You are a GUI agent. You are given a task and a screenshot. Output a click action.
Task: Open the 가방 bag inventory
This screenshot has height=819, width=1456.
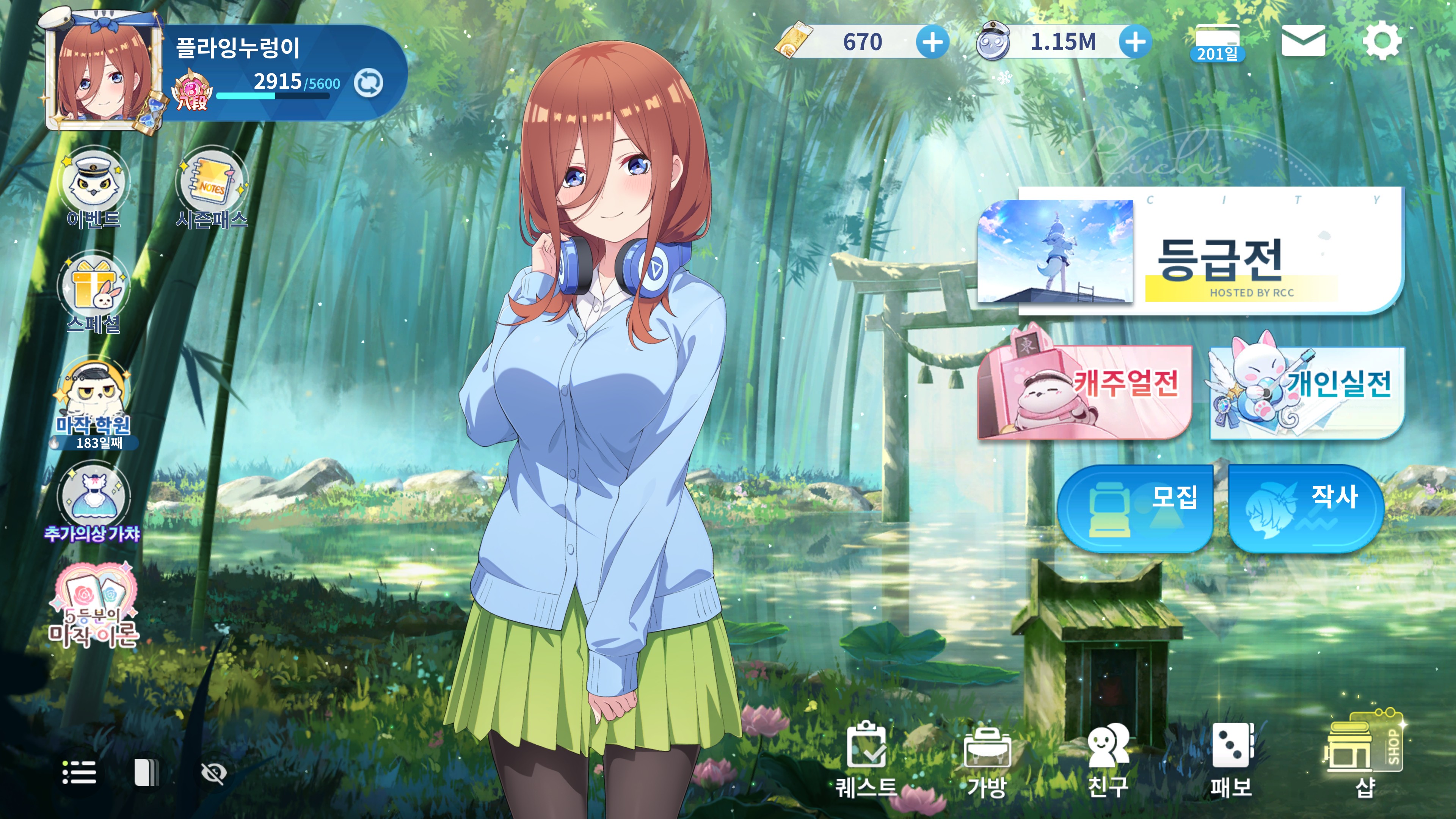click(987, 760)
